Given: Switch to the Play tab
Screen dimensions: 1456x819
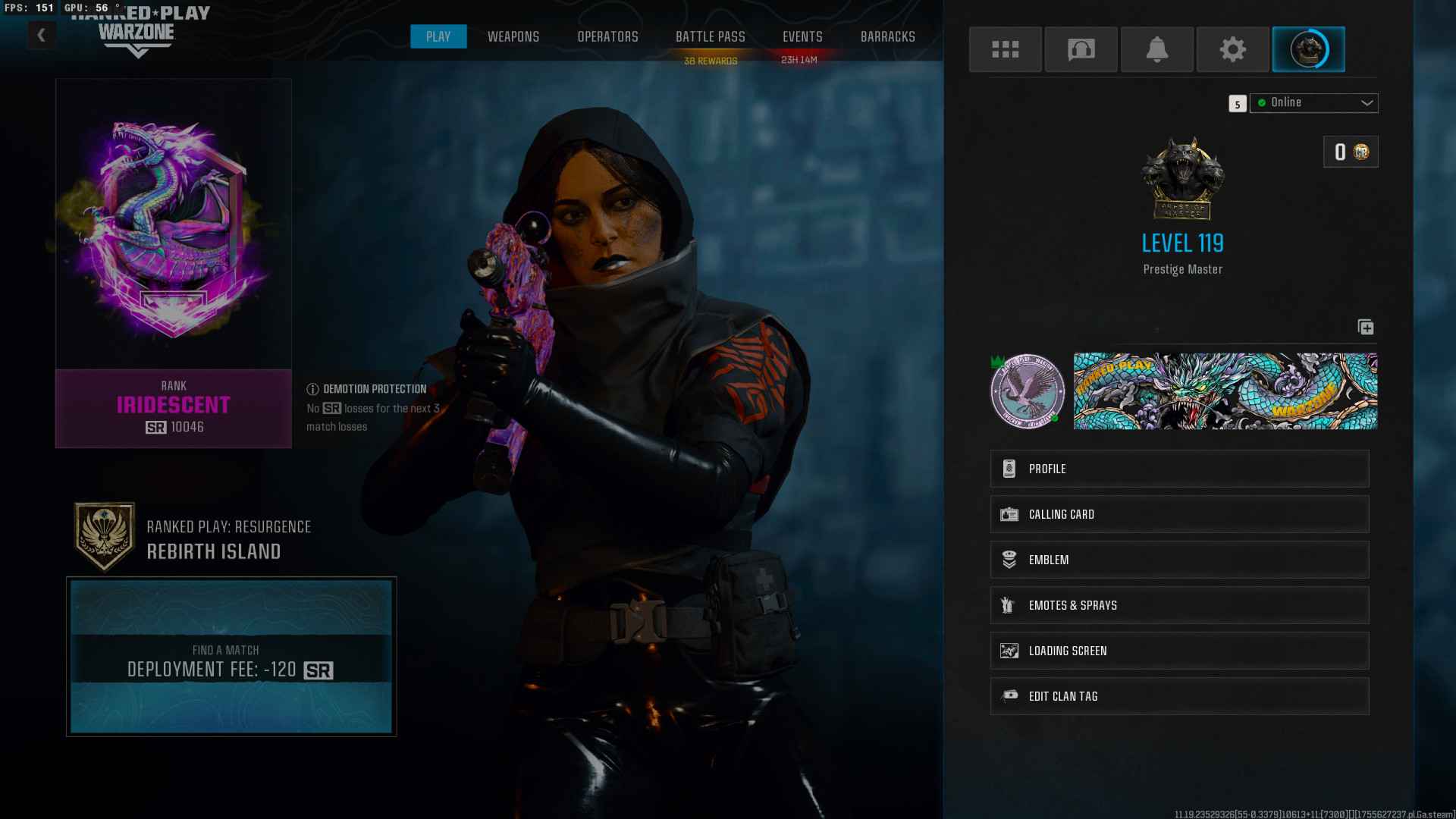Looking at the screenshot, I should pyautogui.click(x=438, y=36).
